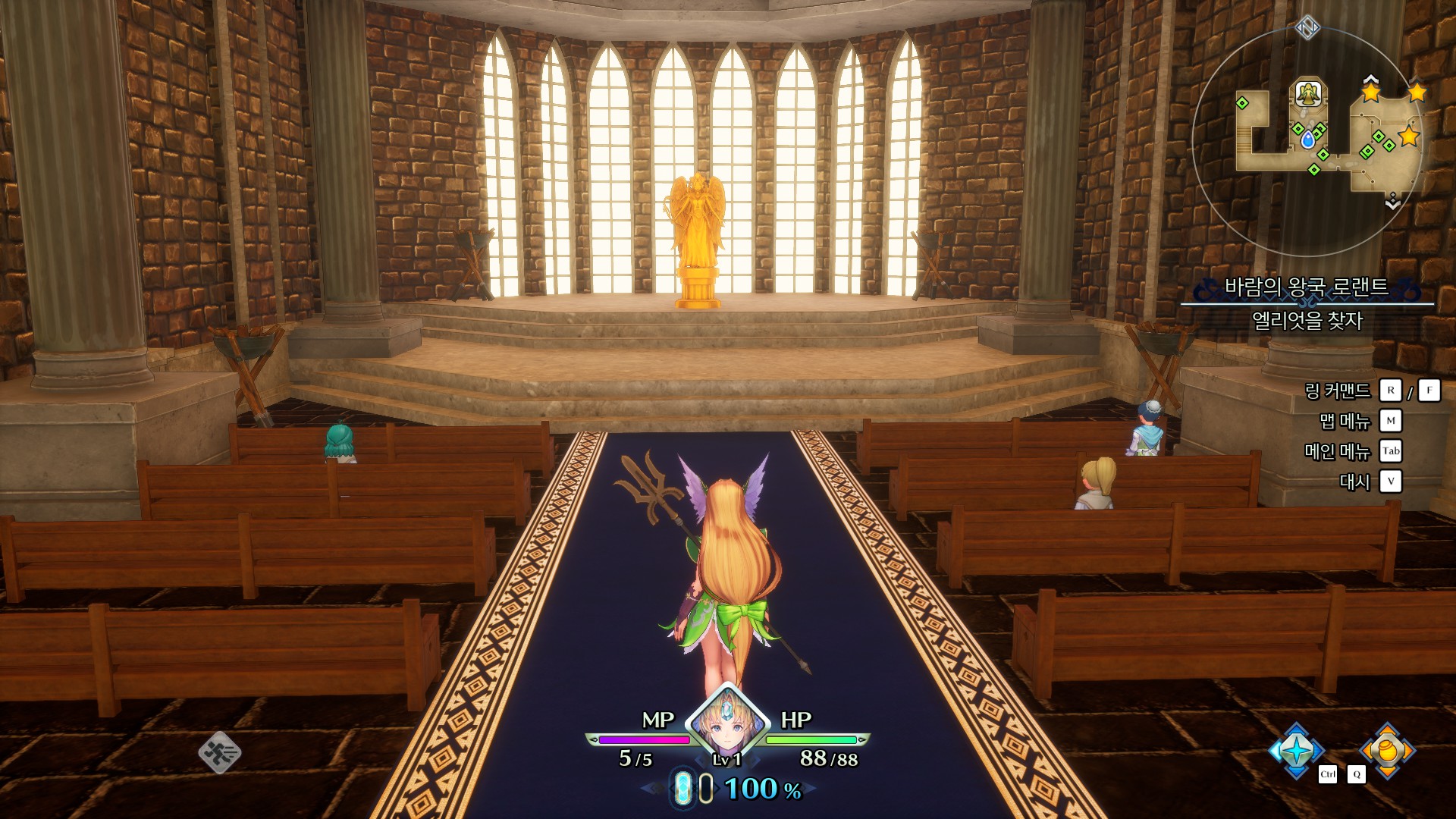Open the blue star shortcut ring
This screenshot has width=1456, height=819.
1296,750
